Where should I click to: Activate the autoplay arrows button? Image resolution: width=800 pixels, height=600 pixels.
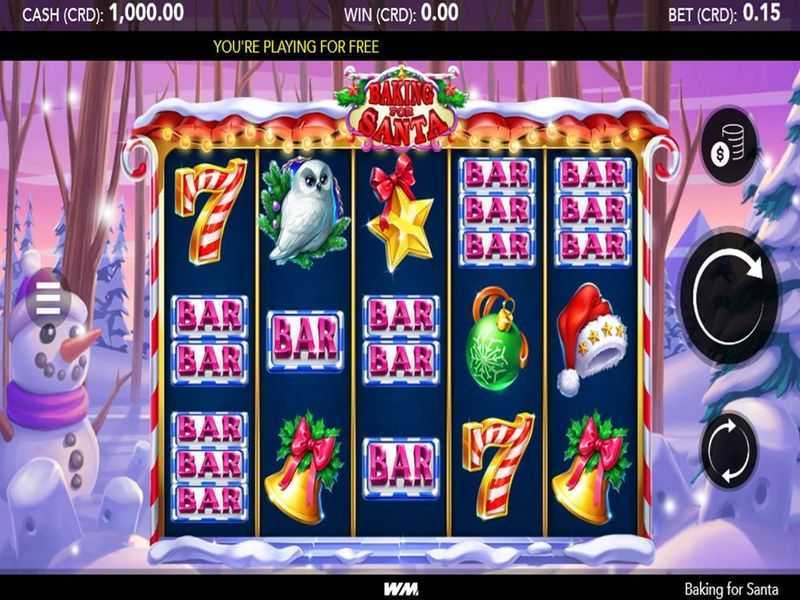[x=728, y=449]
